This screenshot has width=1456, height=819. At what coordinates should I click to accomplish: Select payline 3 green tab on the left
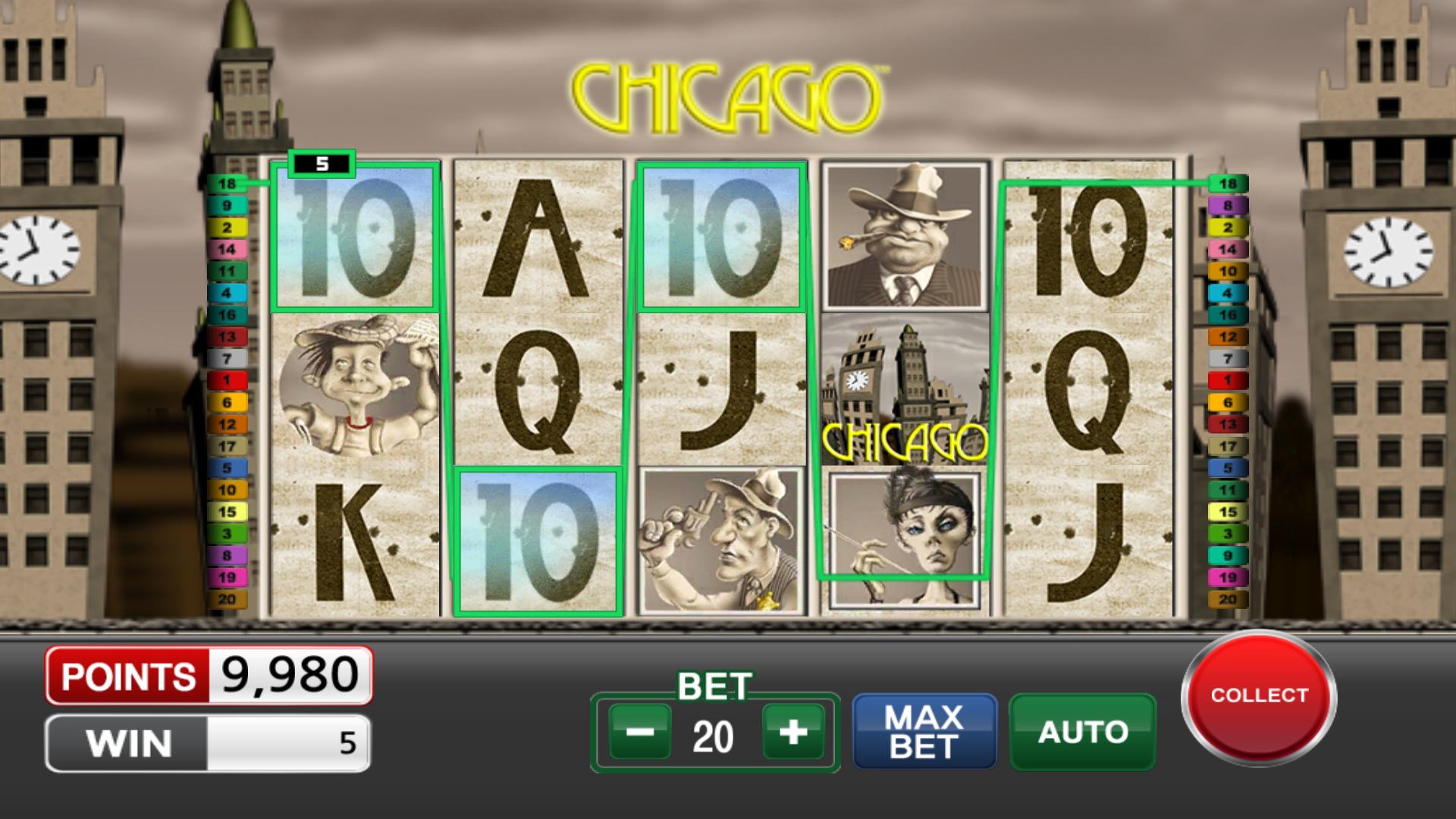click(227, 533)
